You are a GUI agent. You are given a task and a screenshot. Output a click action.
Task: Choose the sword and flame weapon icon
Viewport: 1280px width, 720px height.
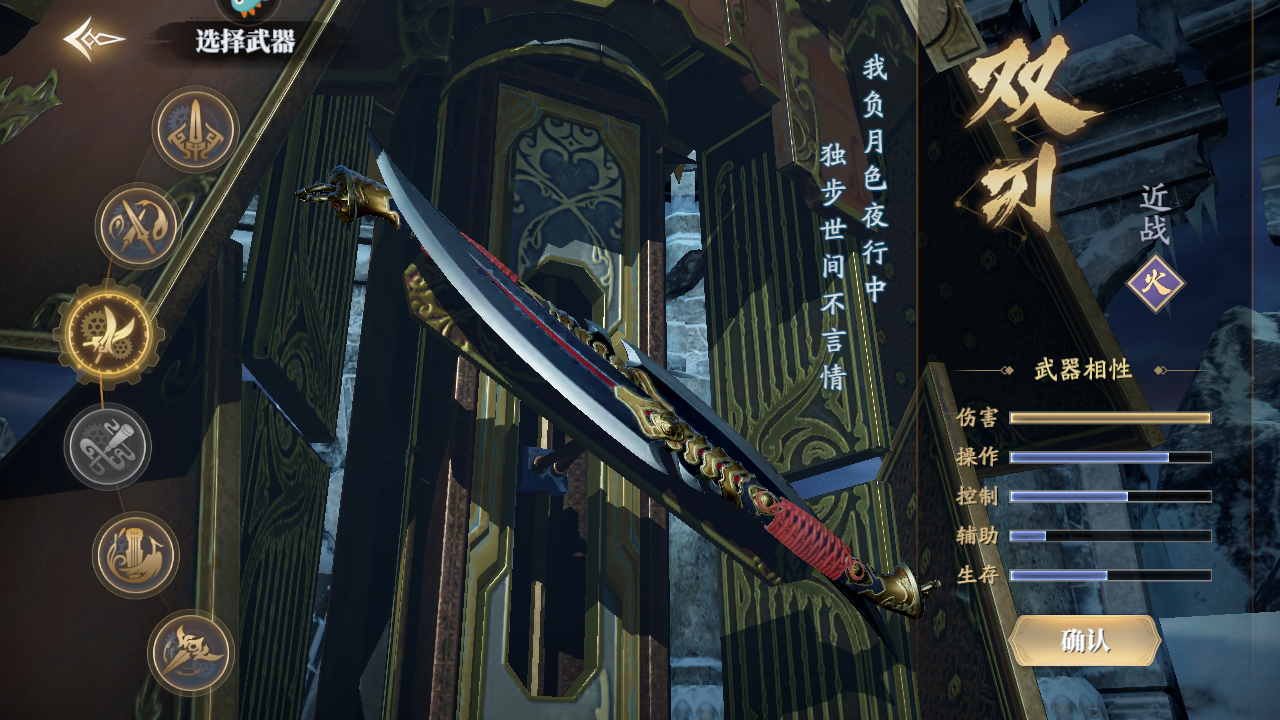pos(138,226)
